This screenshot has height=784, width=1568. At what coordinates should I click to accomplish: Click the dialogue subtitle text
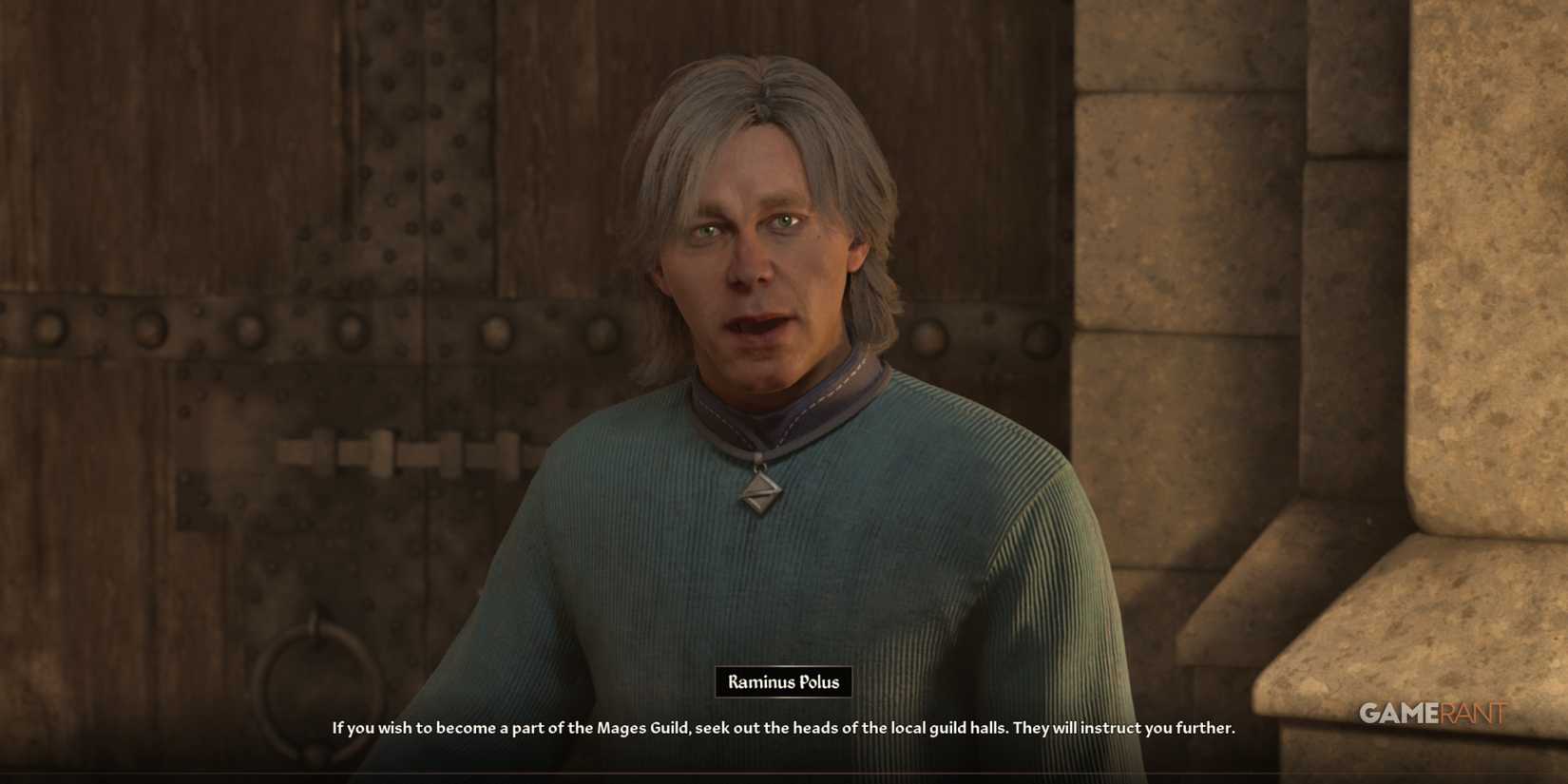click(x=782, y=728)
